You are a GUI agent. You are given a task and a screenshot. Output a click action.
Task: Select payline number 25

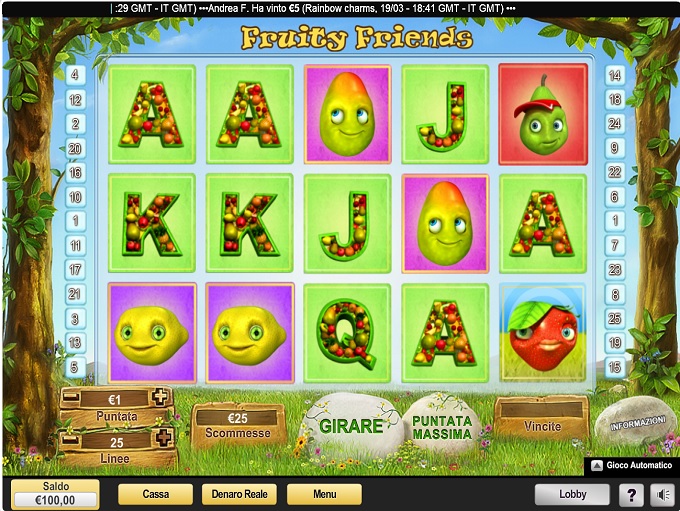click(x=615, y=318)
